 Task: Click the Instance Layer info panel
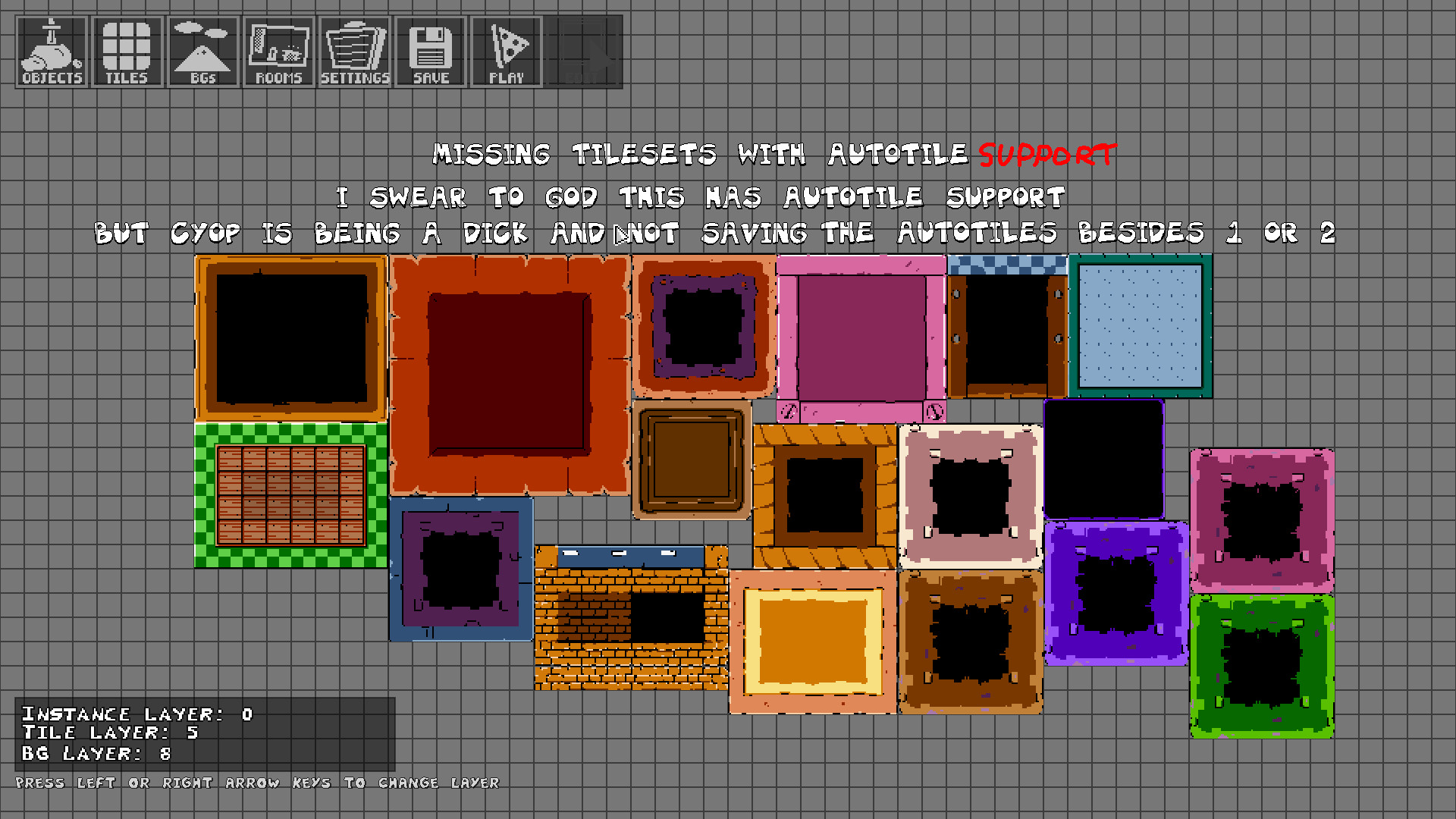(x=136, y=713)
